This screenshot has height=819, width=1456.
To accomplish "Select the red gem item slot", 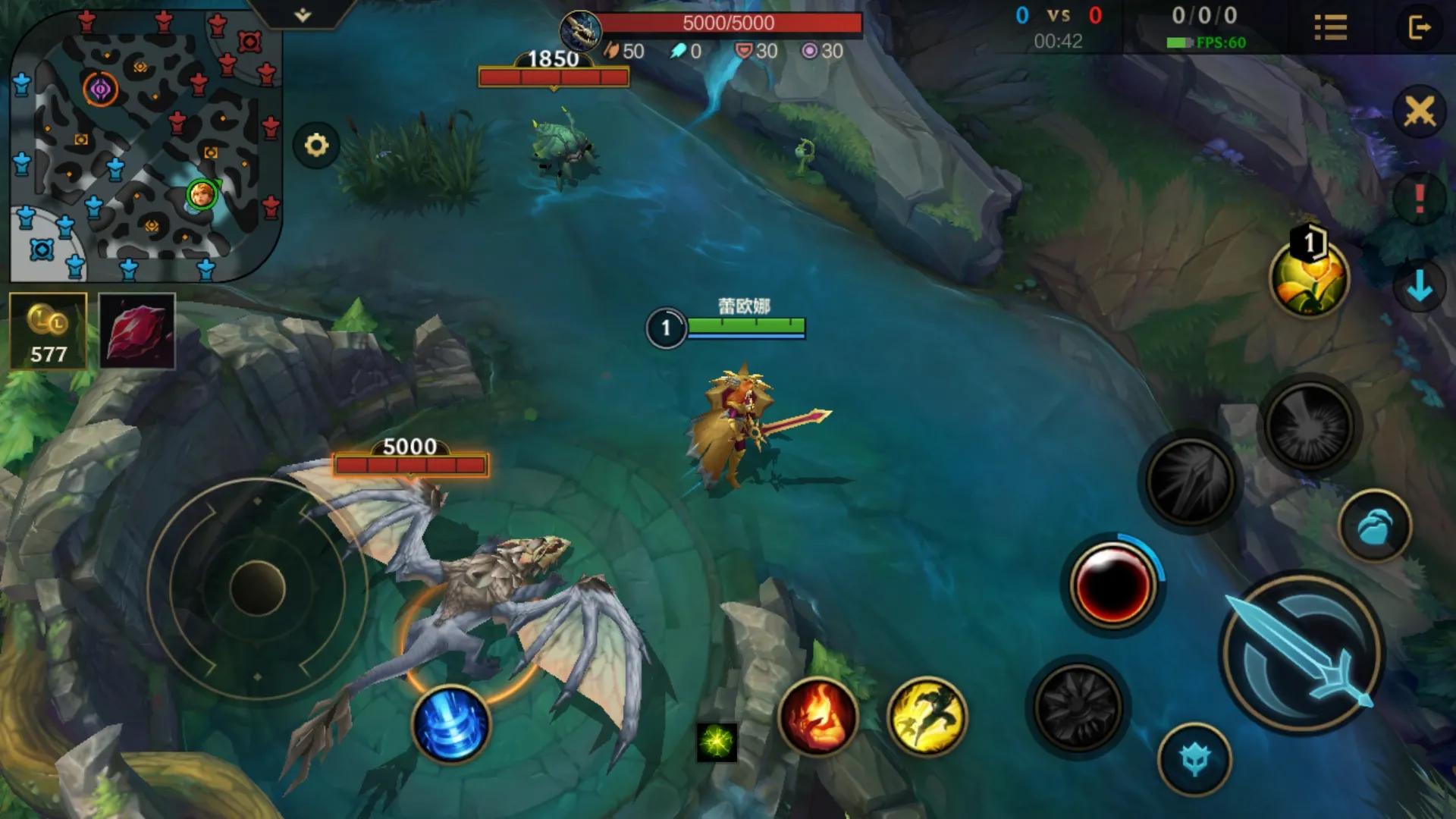I will (x=137, y=331).
